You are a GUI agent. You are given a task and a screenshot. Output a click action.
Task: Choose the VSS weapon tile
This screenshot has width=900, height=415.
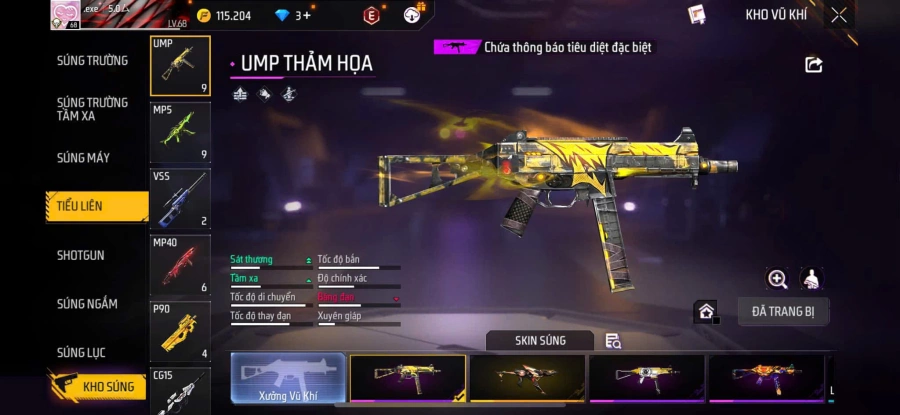point(180,199)
